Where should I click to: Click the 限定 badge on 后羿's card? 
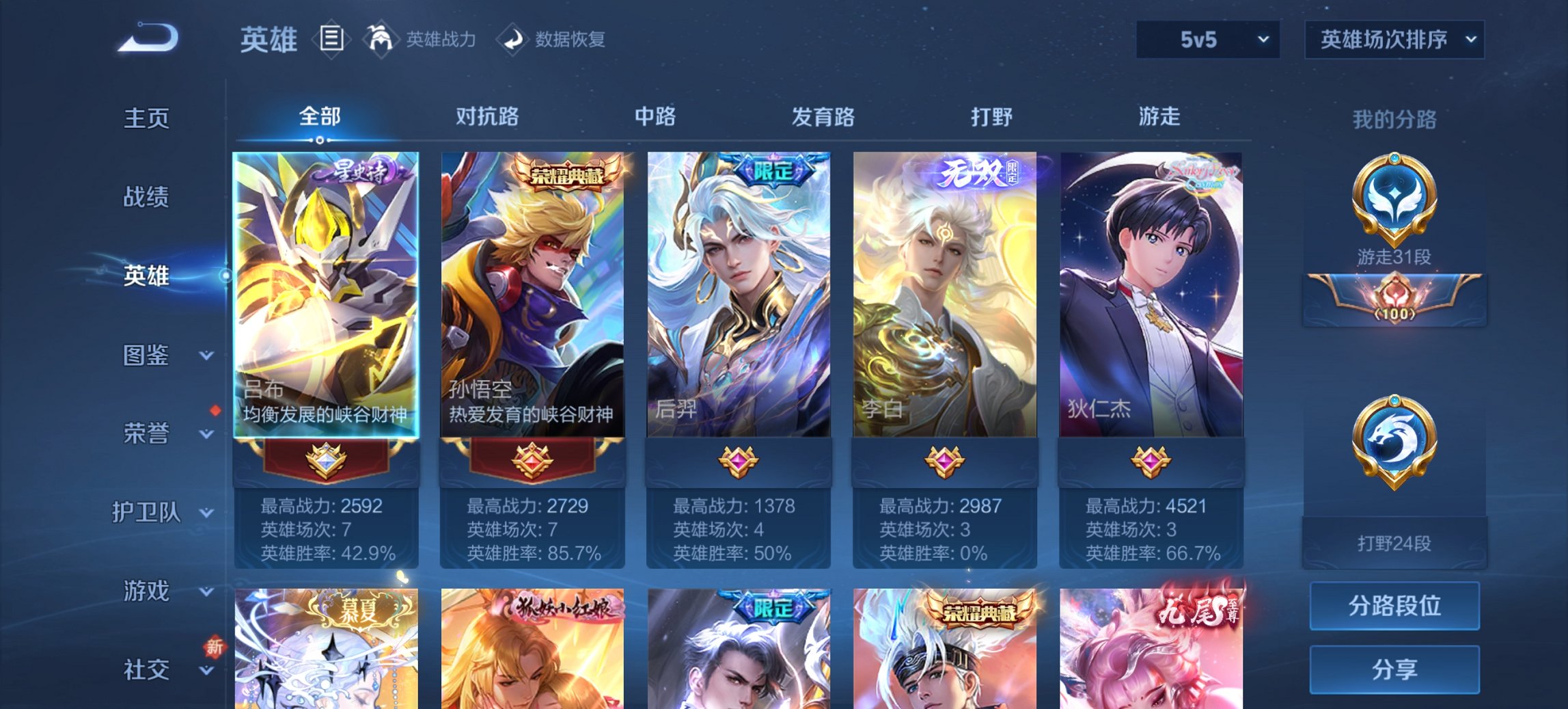[776, 172]
